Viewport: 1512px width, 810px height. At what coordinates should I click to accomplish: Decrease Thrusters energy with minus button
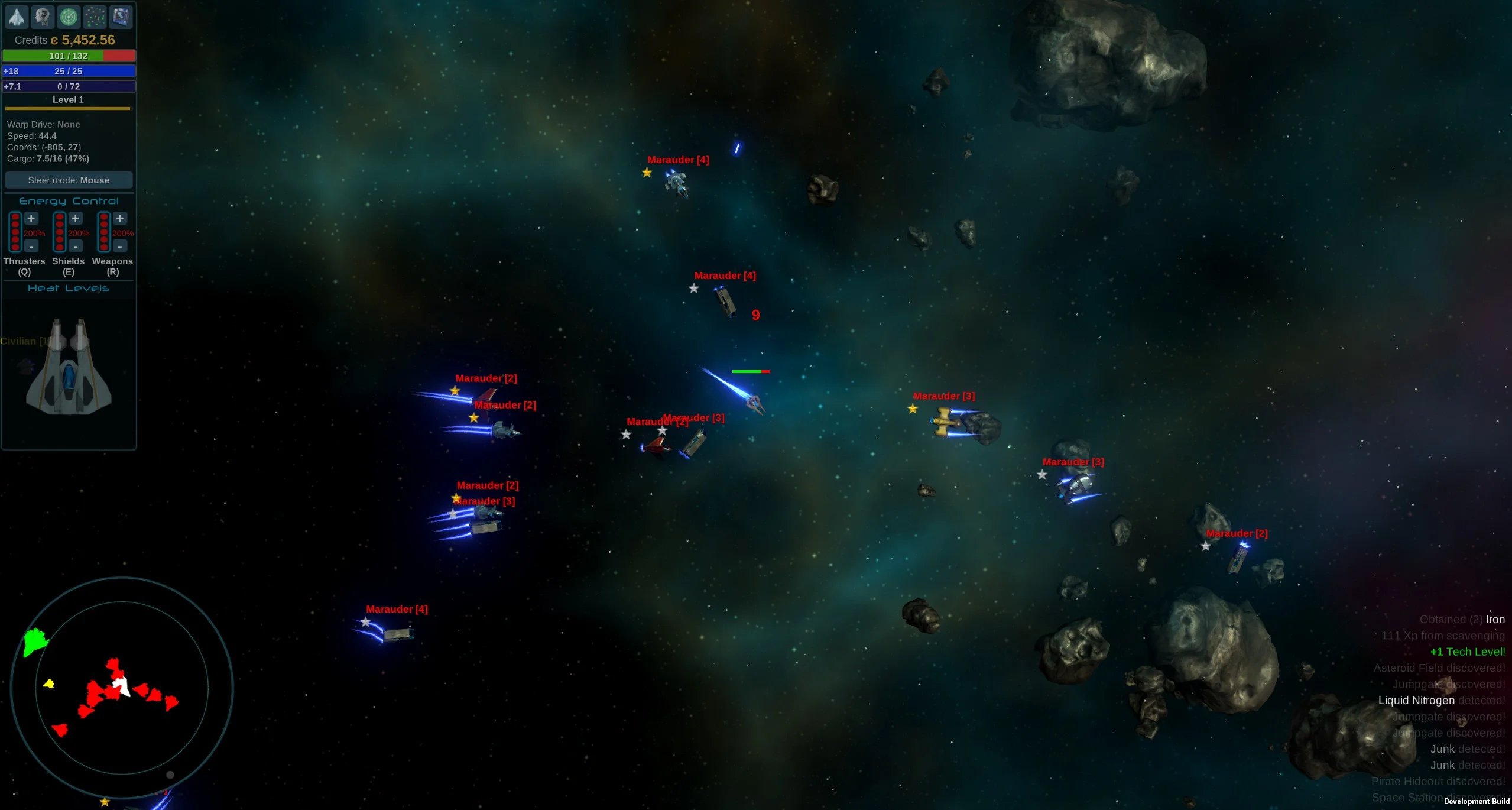(31, 246)
